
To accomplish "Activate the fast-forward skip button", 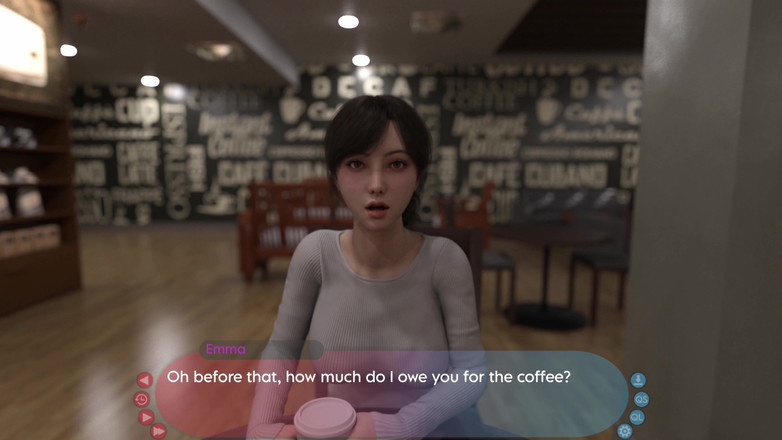I will coord(158,432).
